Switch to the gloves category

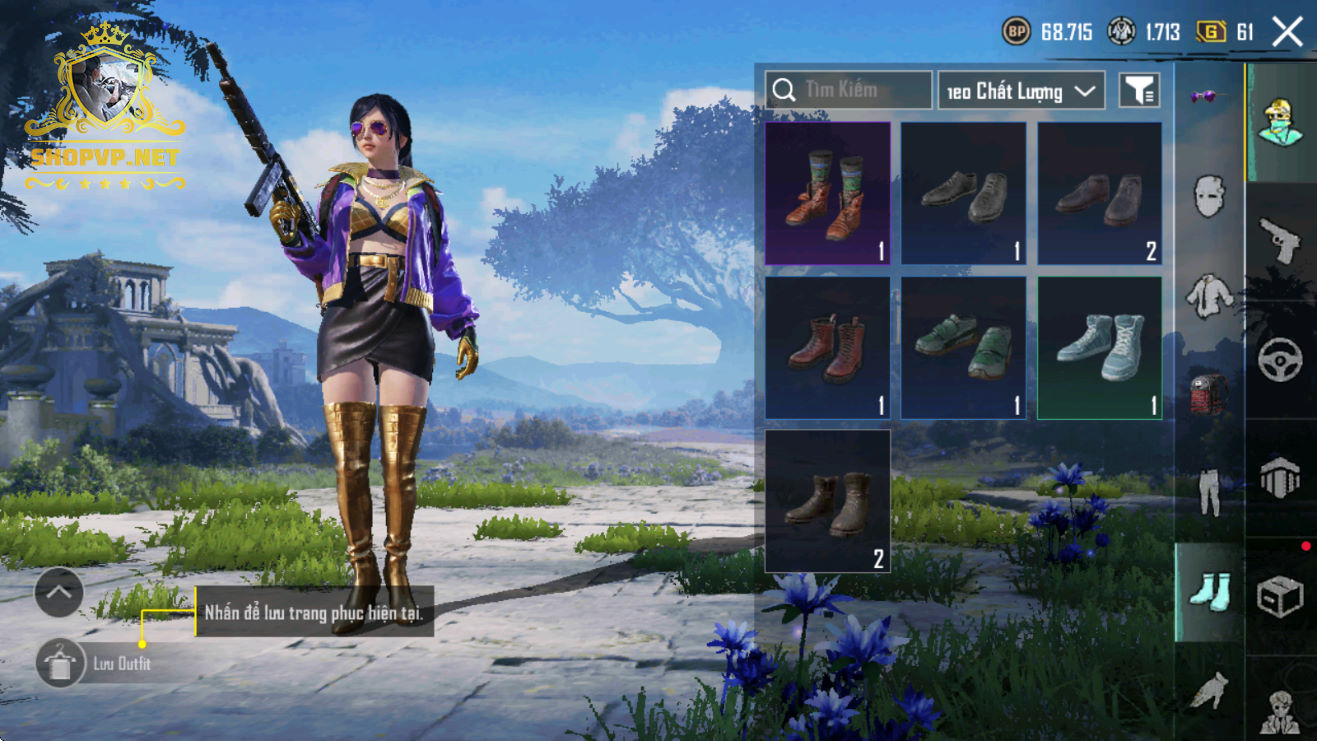click(x=1210, y=690)
